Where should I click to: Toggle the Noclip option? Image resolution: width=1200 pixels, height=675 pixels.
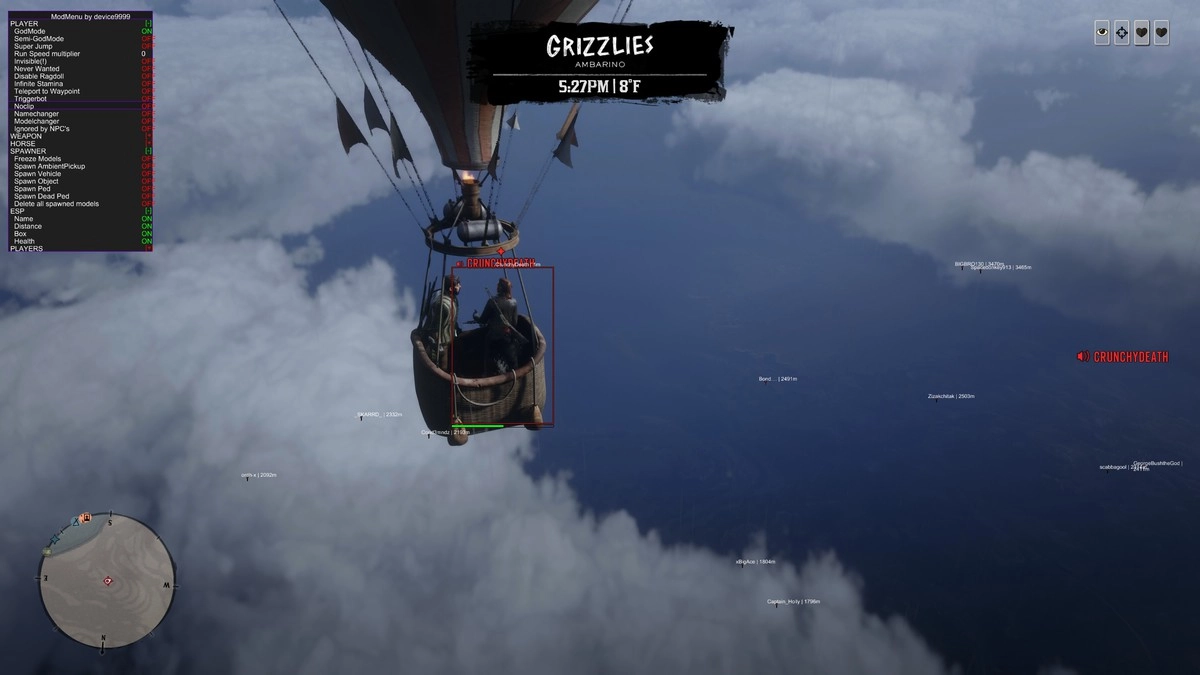[24, 106]
